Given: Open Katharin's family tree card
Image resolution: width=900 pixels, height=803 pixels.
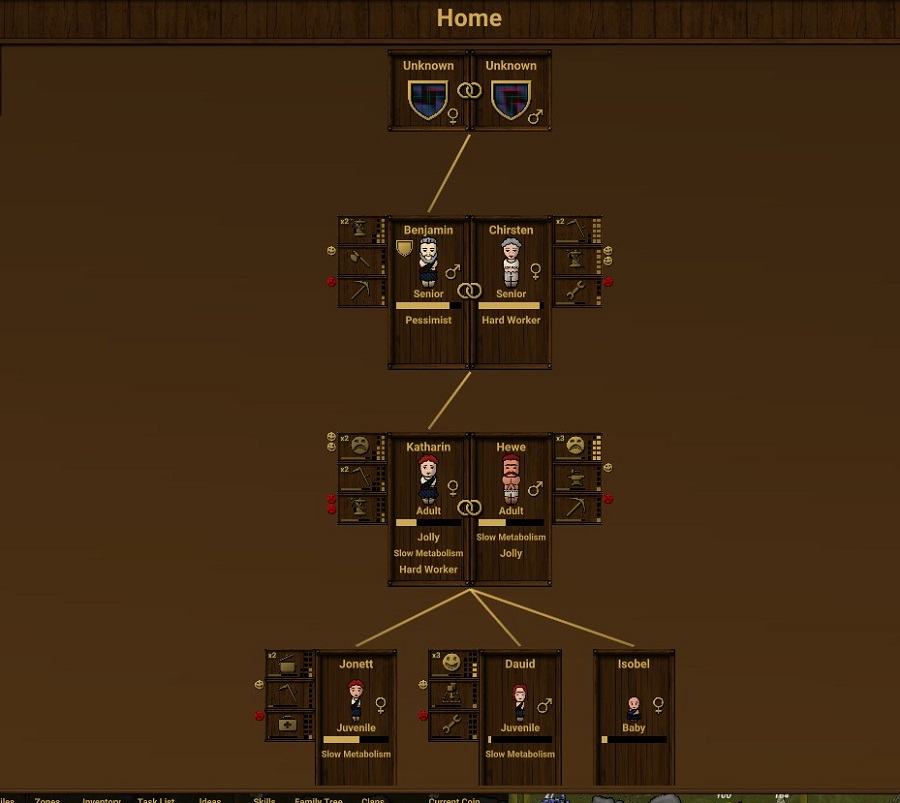Looking at the screenshot, I should coord(428,508).
